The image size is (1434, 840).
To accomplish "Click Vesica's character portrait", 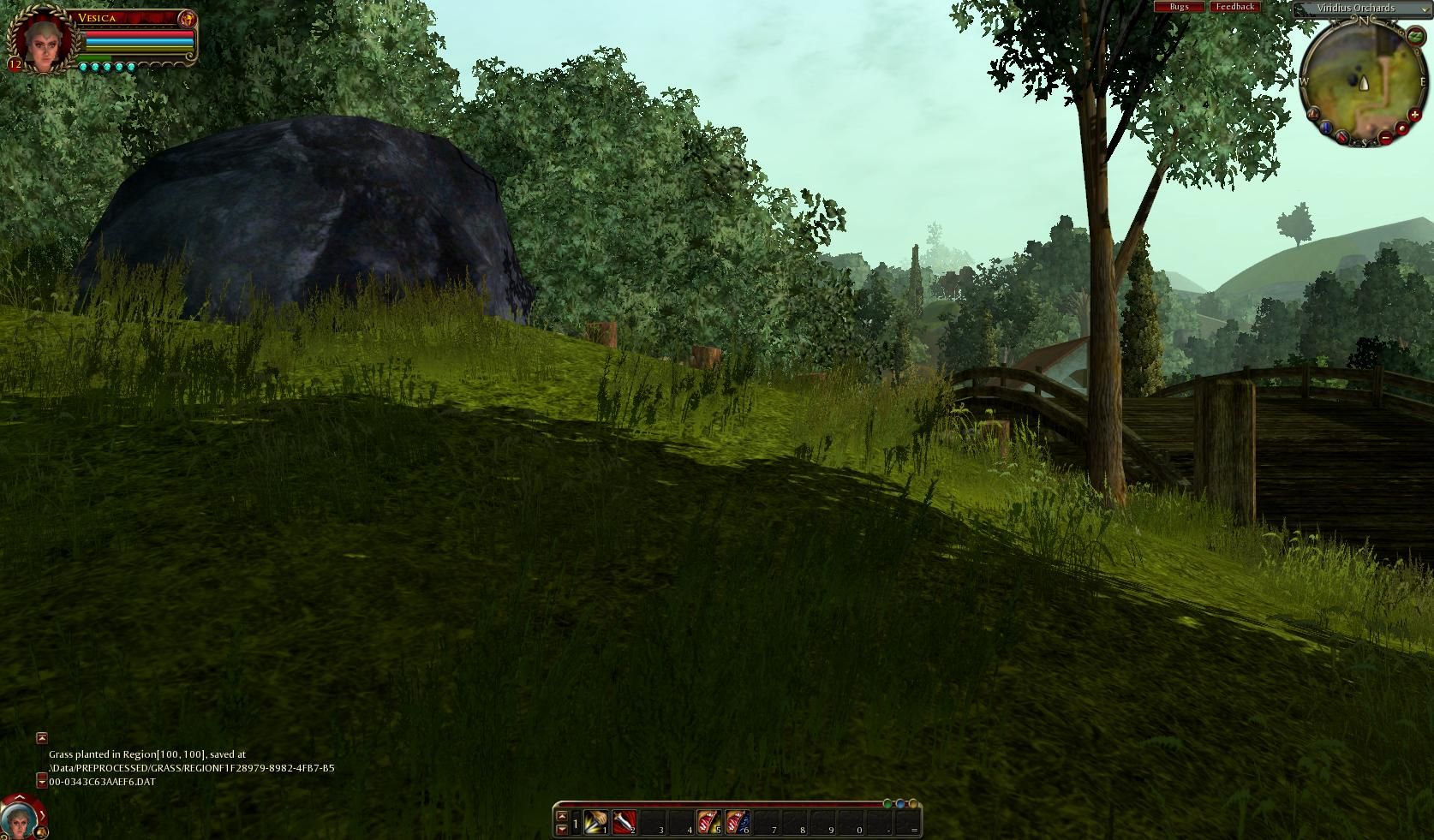I will coord(40,40).
